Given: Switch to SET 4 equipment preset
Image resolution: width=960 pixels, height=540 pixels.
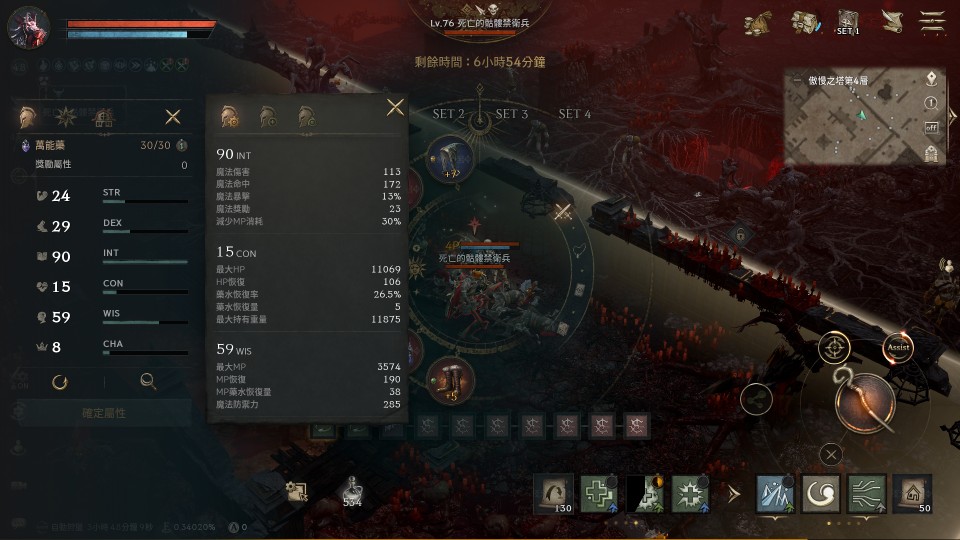Looking at the screenshot, I should (574, 114).
